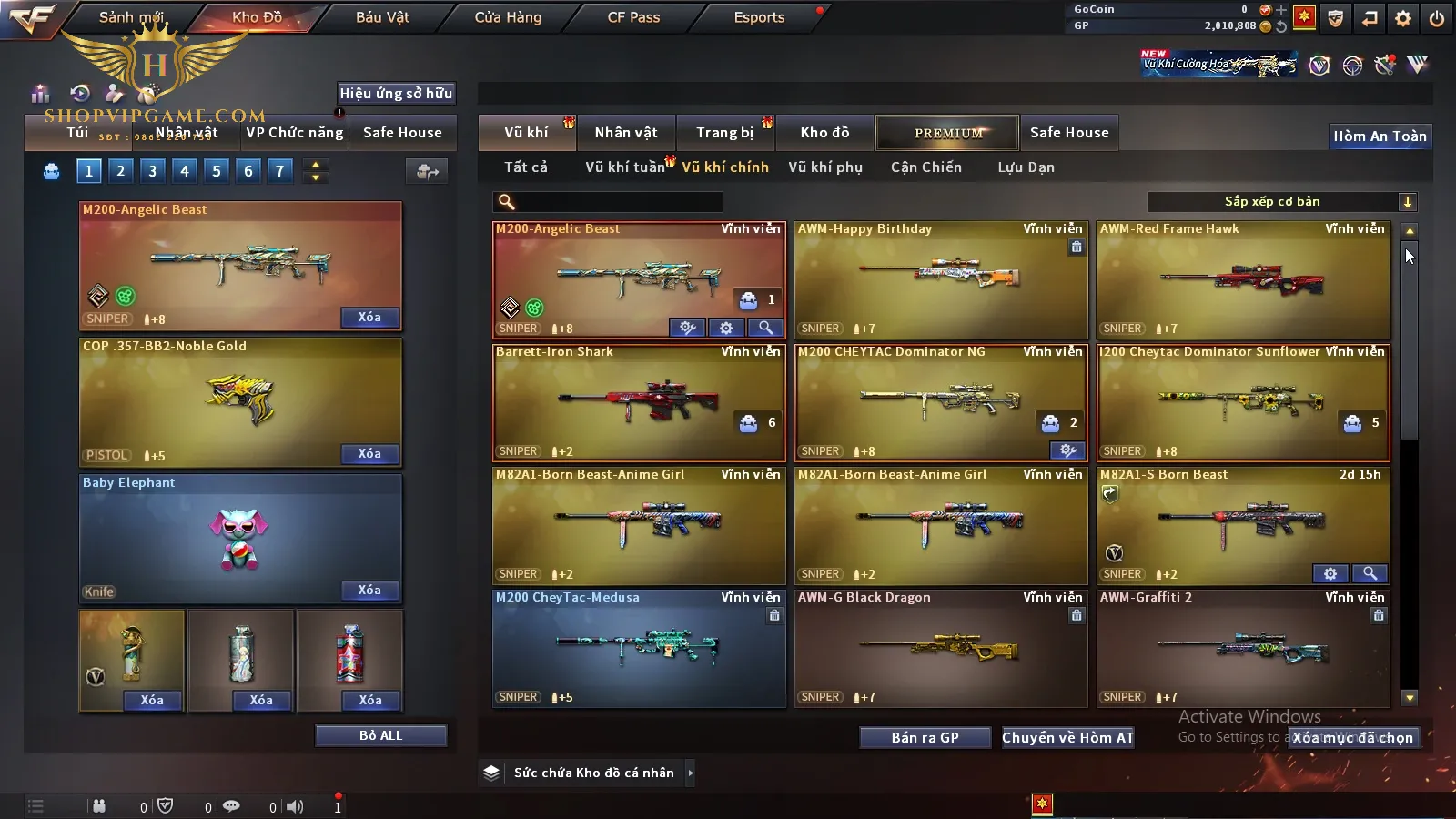Click Chuyển về Hòm AT button
1456x819 pixels.
point(1067,738)
